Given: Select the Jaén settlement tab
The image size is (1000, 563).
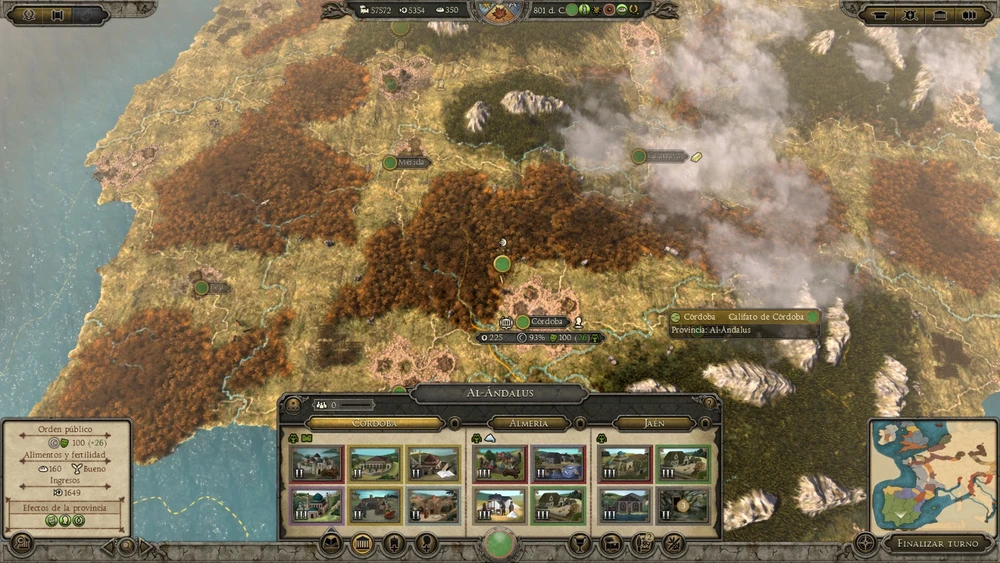Looking at the screenshot, I should click(x=653, y=423).
